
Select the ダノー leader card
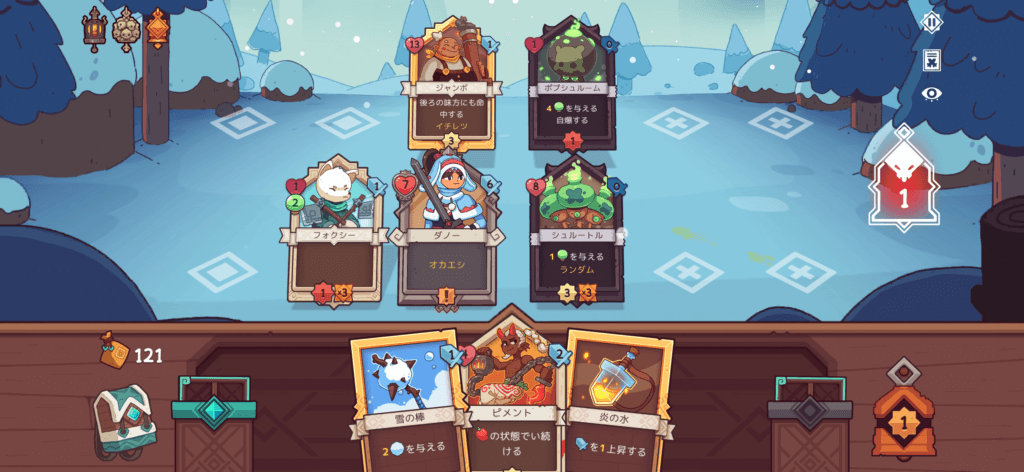pyautogui.click(x=446, y=236)
